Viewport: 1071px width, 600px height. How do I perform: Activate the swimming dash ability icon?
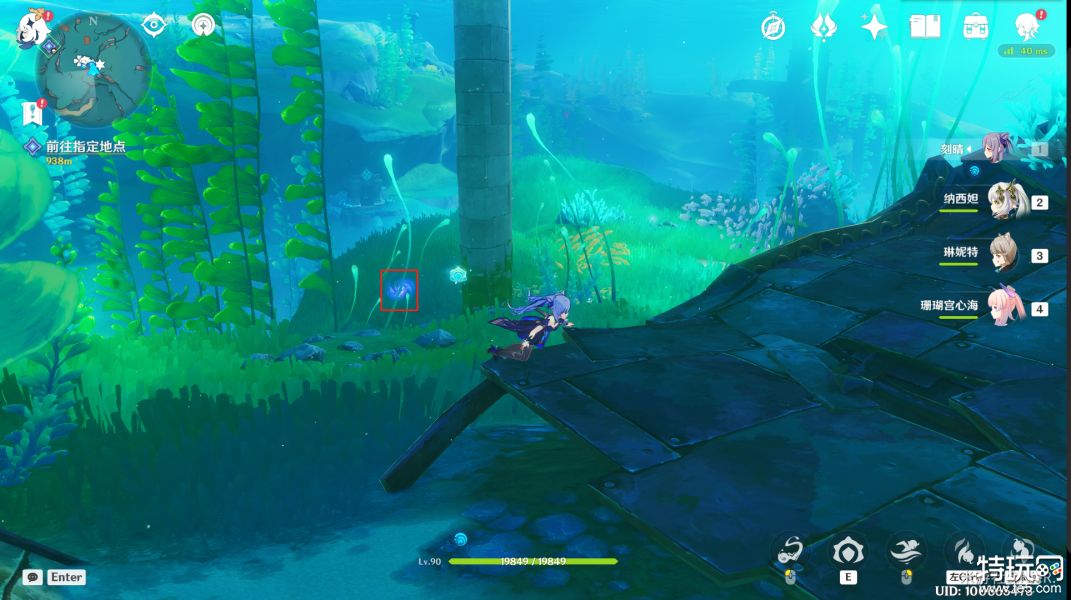(905, 549)
